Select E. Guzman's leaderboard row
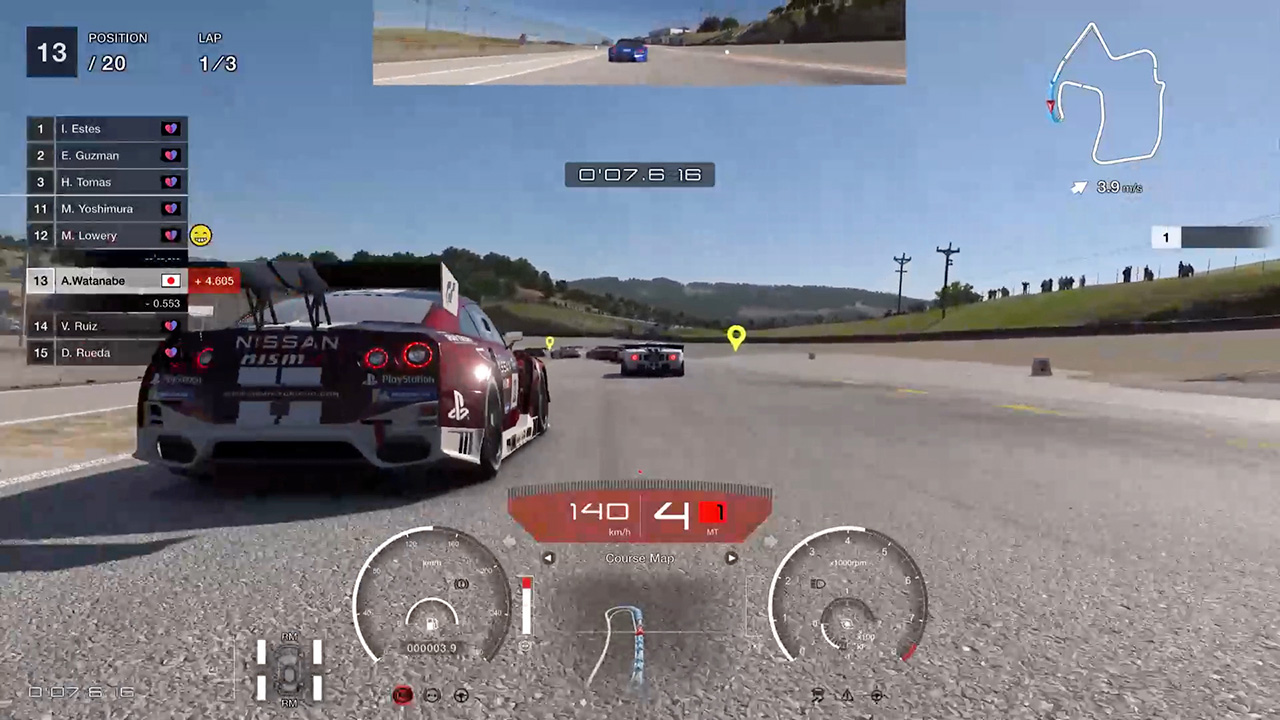This screenshot has width=1280, height=720. 106,155
